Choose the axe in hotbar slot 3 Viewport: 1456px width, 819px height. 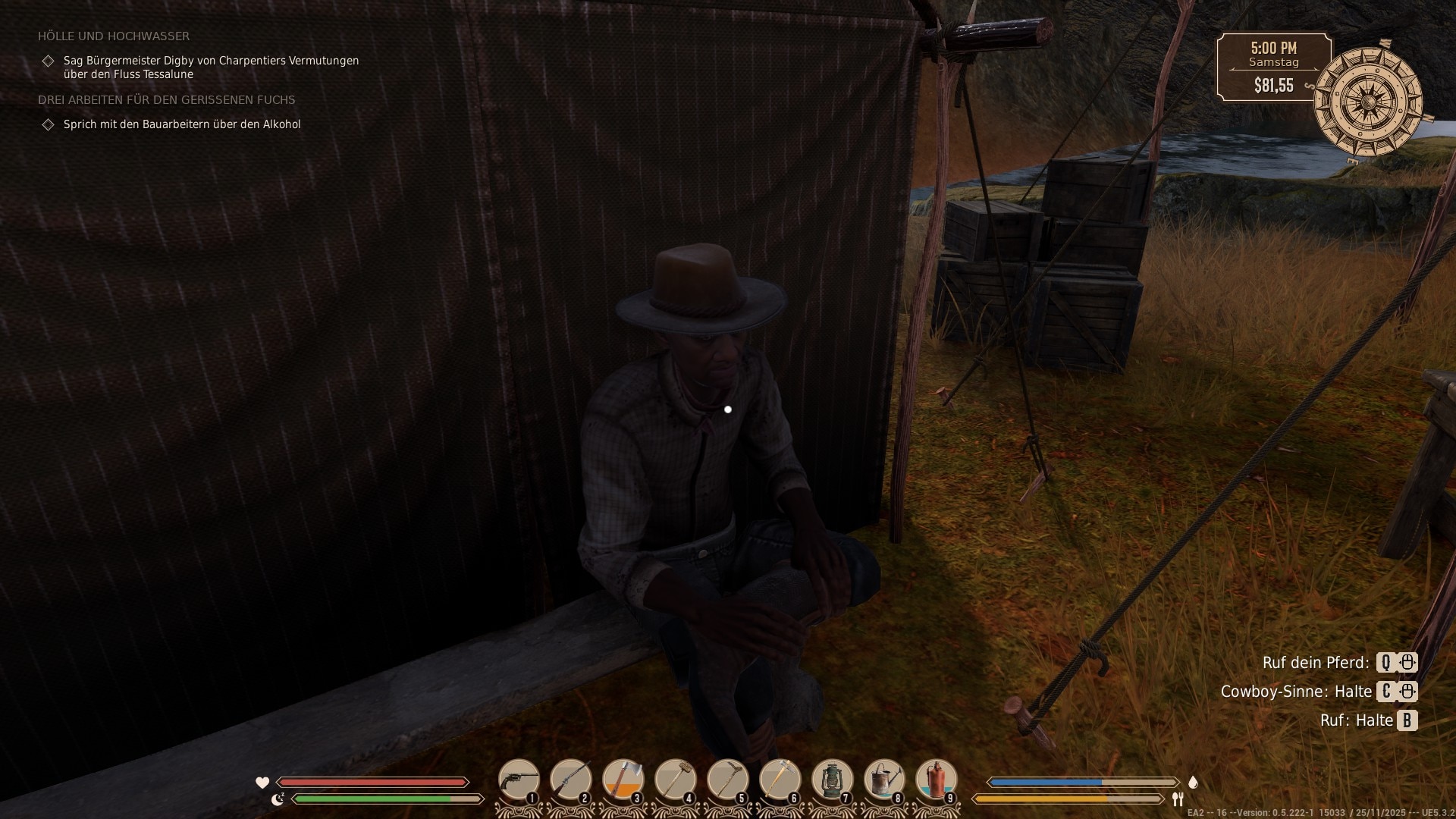tap(623, 780)
